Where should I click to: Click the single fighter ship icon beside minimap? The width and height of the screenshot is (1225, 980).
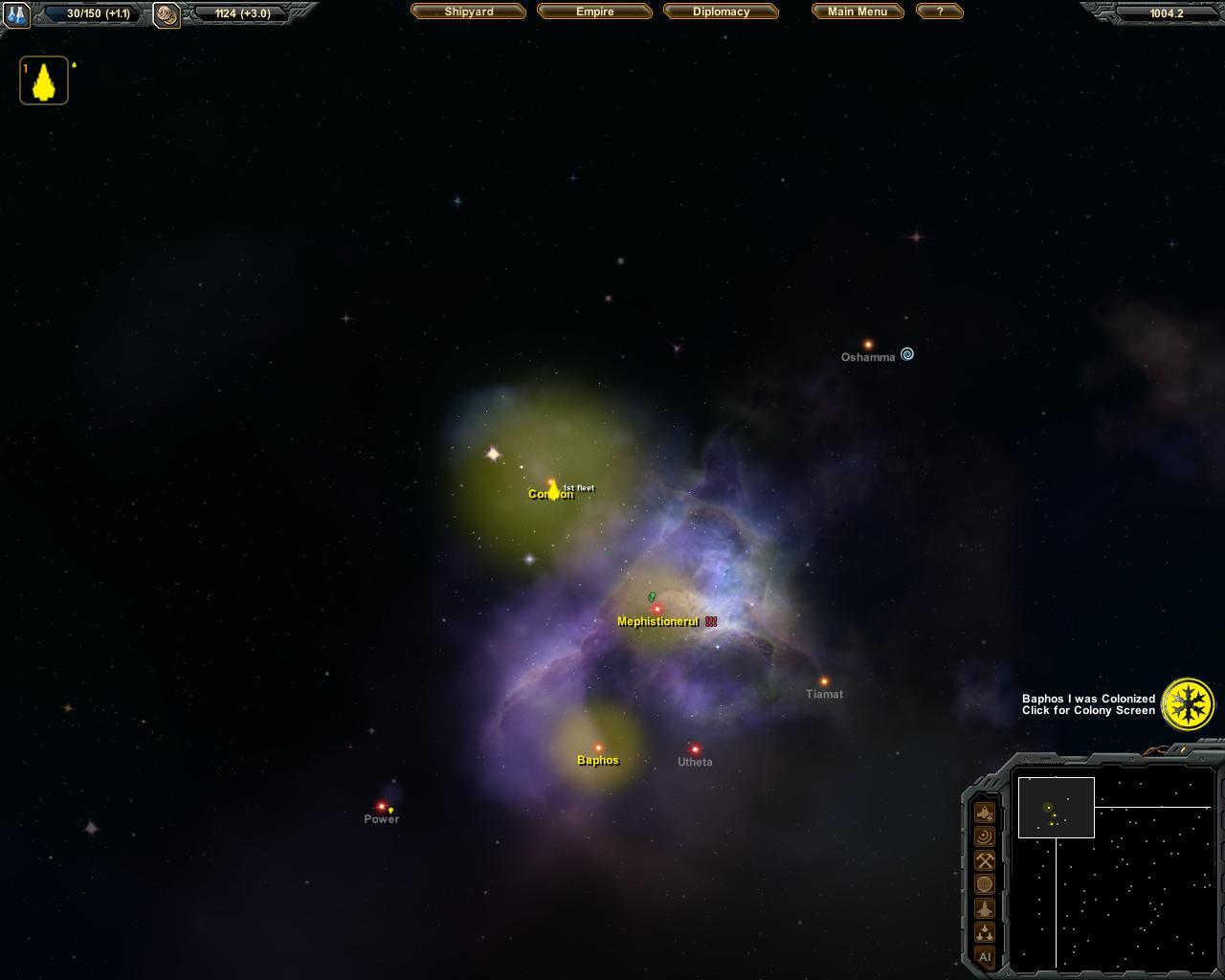pos(984,908)
